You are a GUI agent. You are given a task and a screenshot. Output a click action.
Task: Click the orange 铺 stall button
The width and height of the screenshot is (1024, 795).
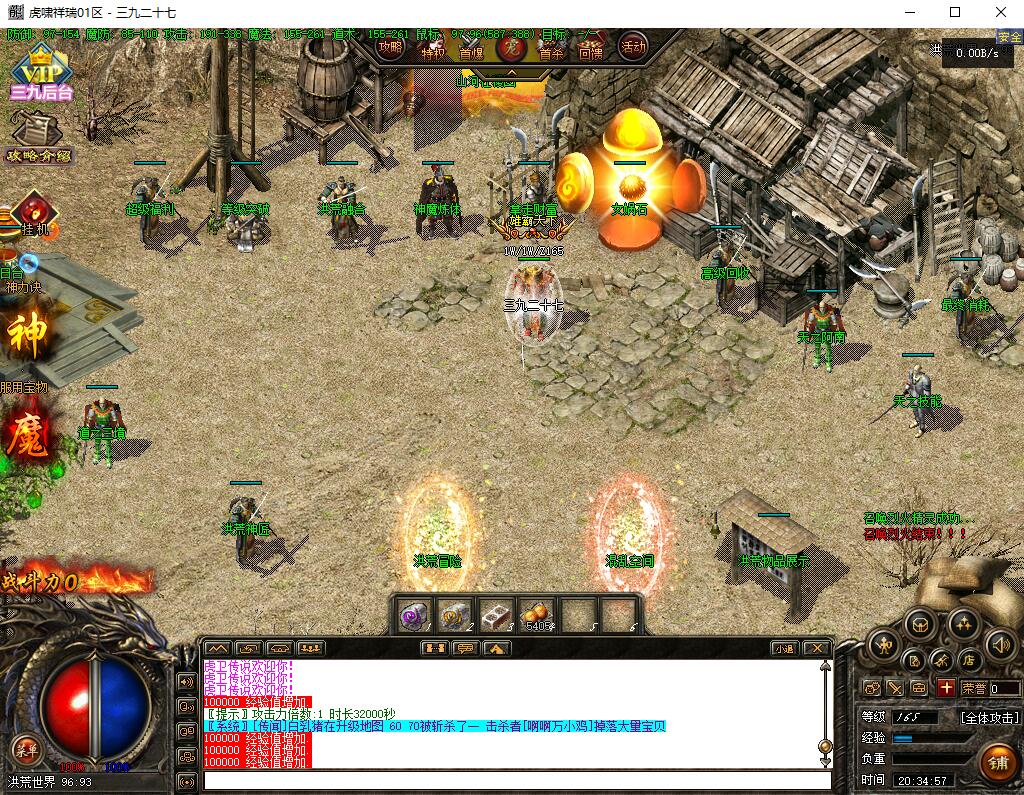pyautogui.click(x=997, y=762)
